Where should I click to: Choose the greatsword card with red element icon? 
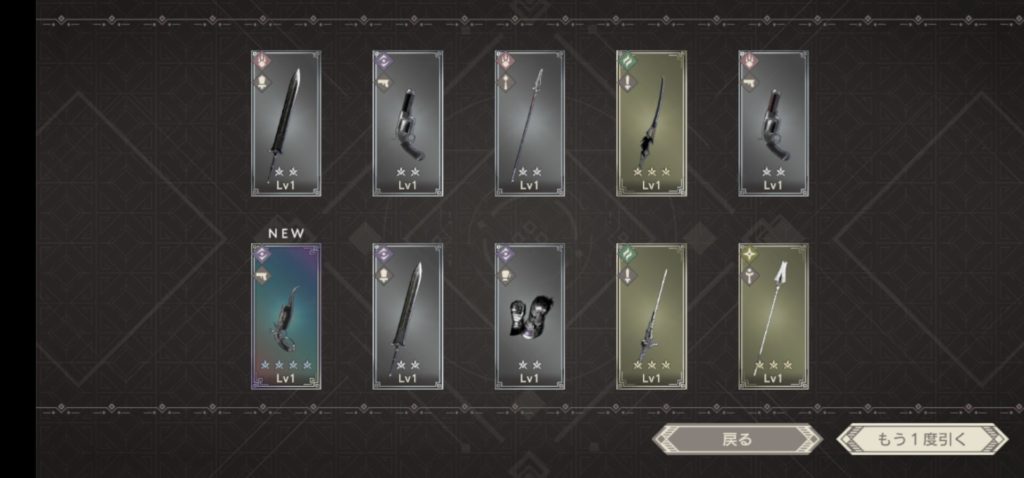pyautogui.click(x=286, y=123)
